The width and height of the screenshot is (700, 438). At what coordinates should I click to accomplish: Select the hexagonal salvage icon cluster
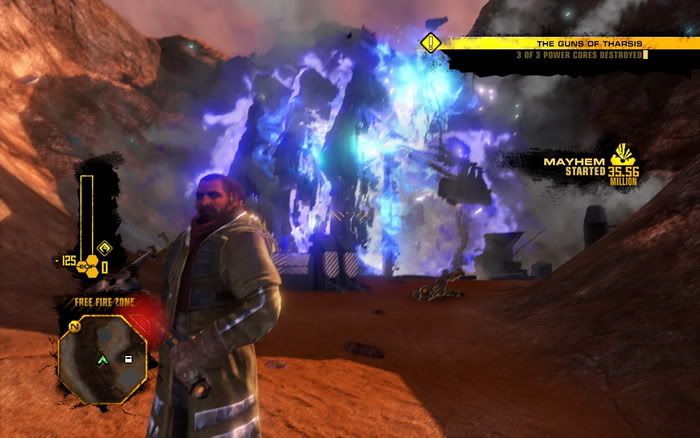(88, 267)
